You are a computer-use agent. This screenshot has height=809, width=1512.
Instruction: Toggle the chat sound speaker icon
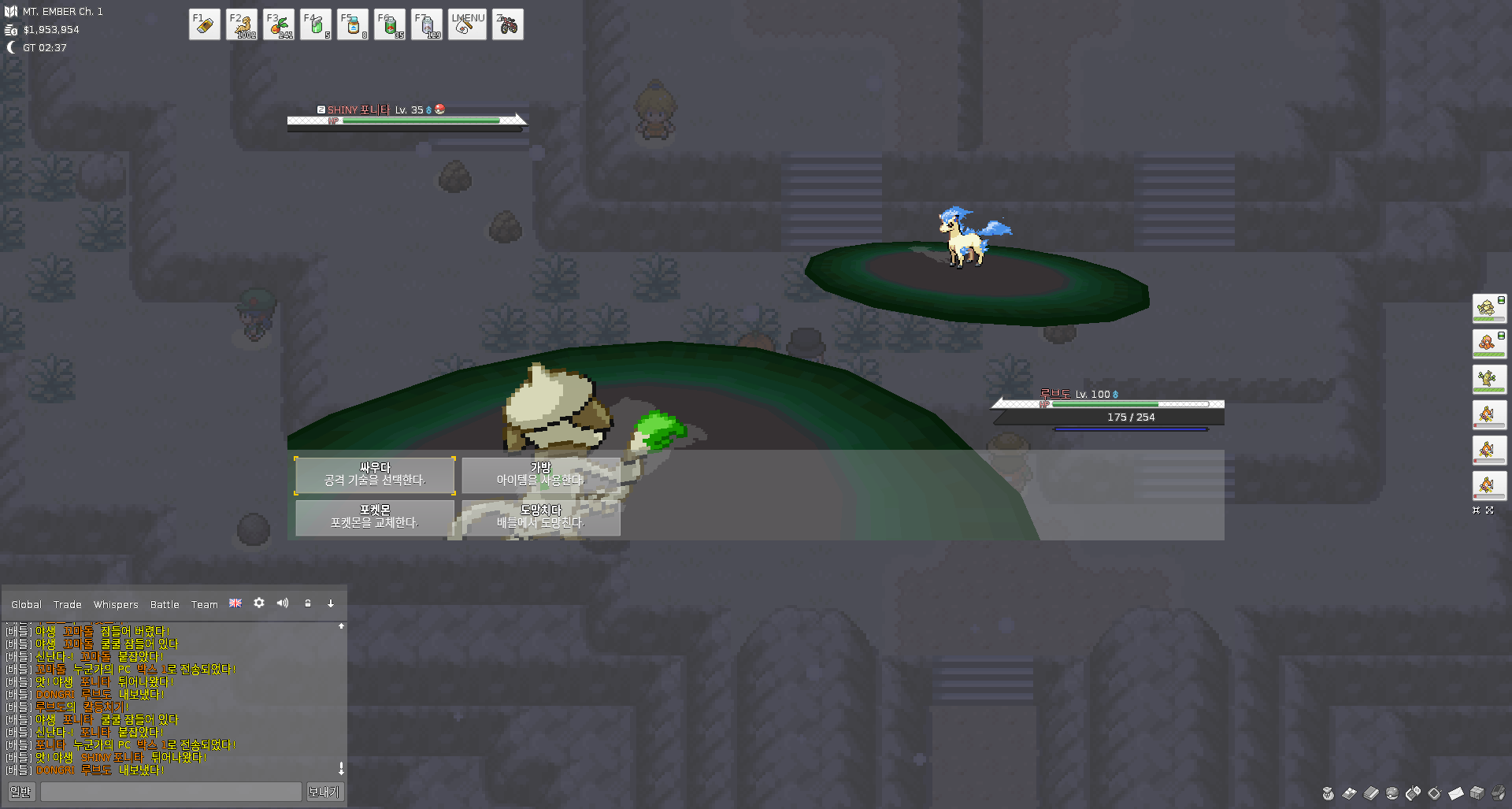click(283, 603)
